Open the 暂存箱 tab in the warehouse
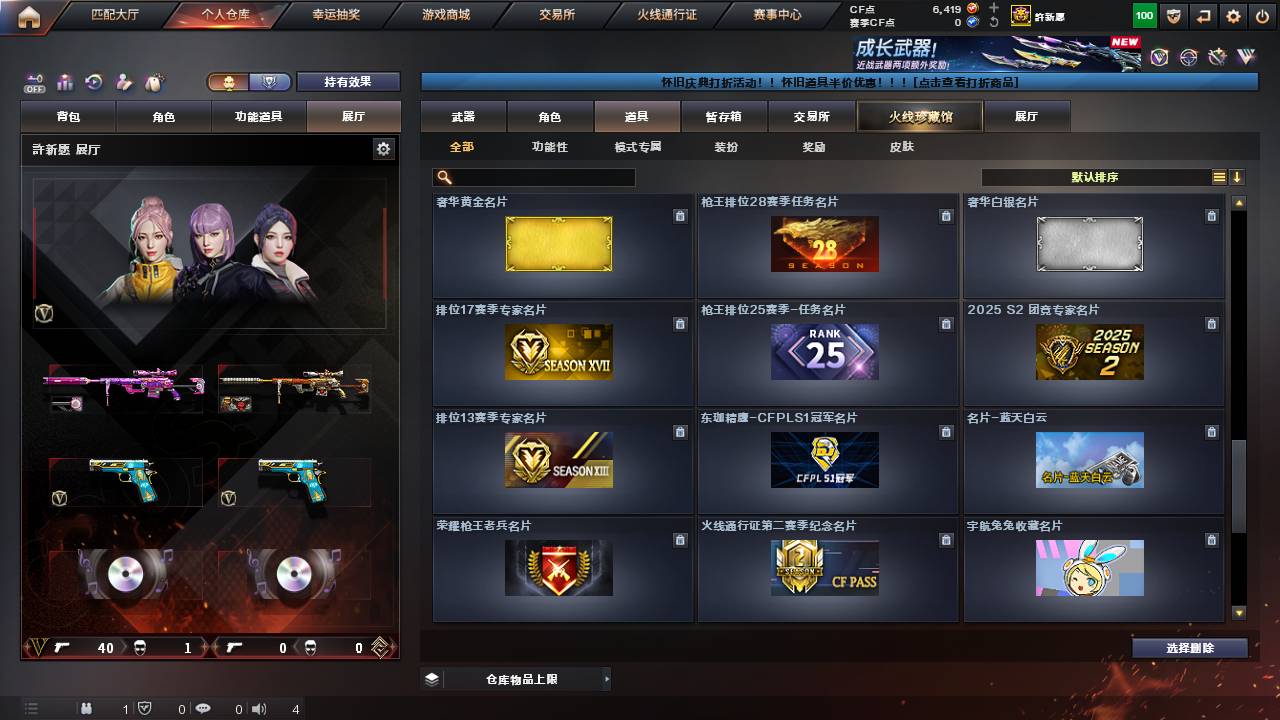The image size is (1280, 720). coord(724,116)
